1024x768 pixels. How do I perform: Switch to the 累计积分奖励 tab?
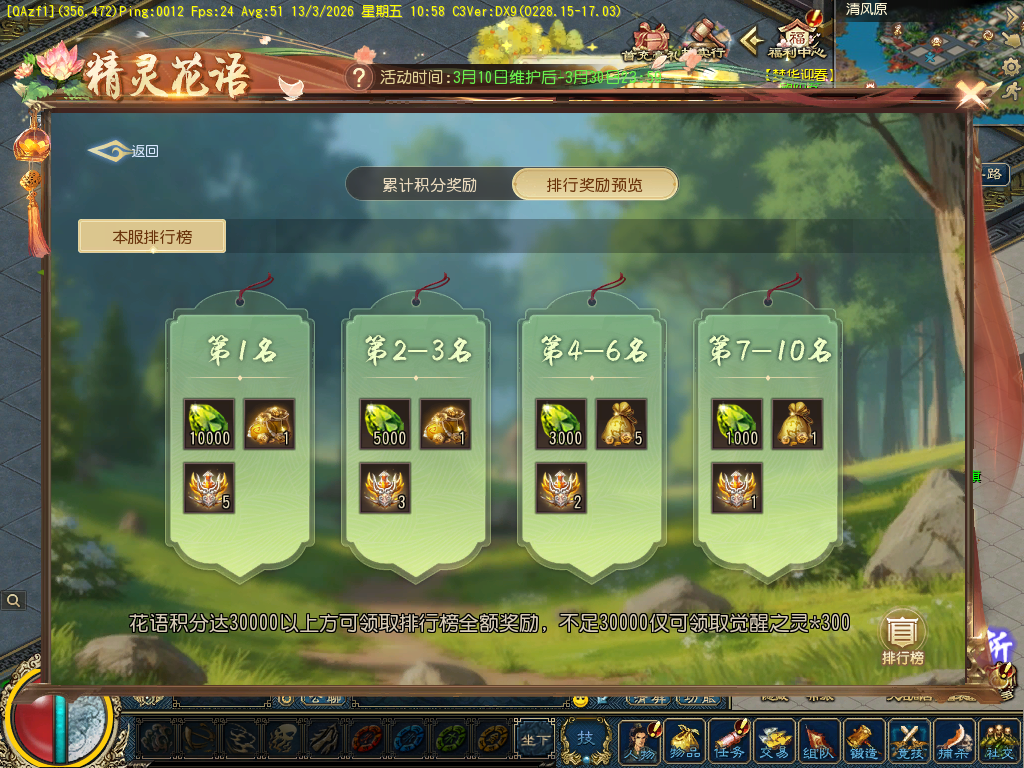click(429, 185)
